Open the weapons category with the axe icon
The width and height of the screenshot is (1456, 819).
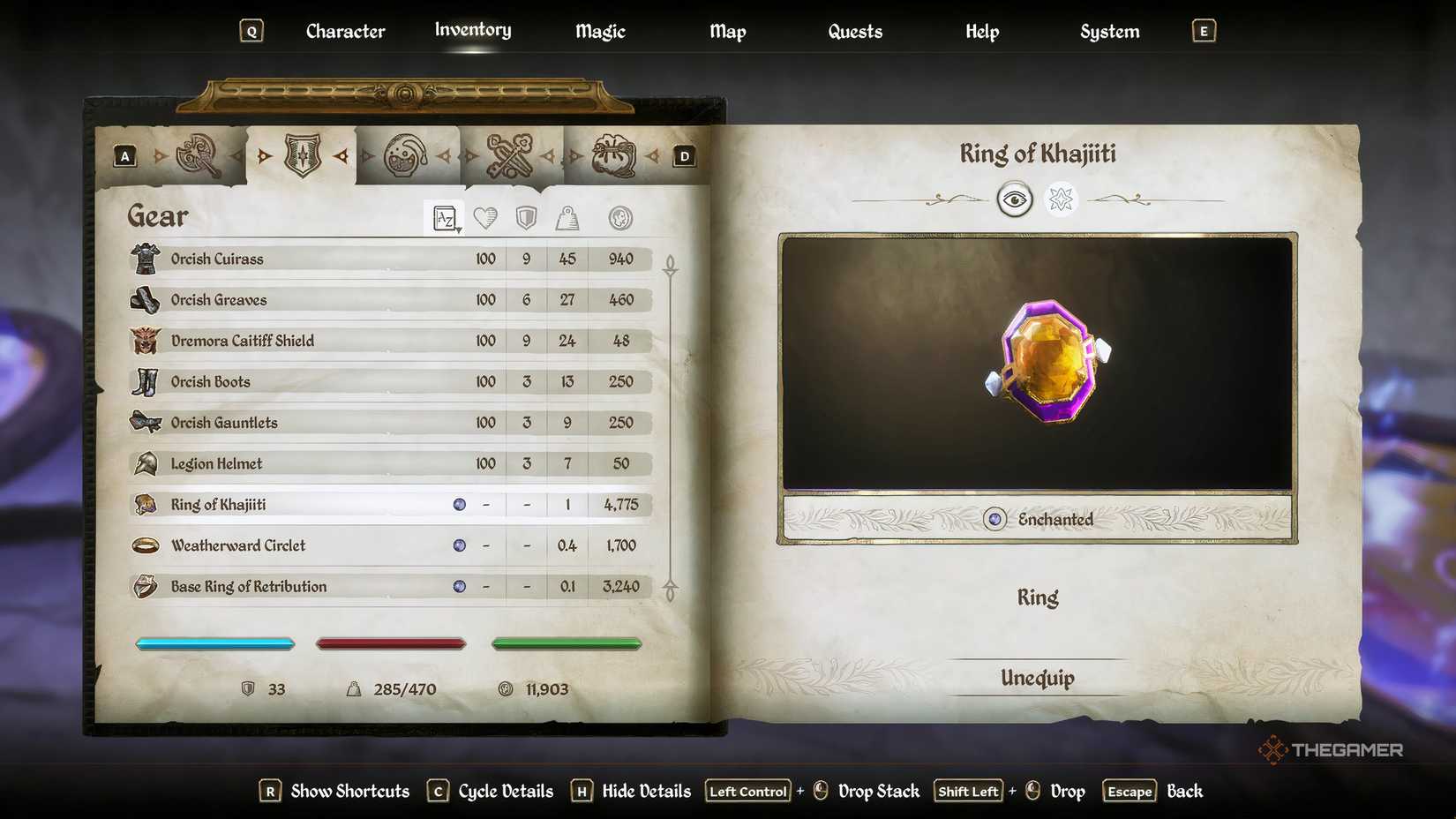tap(199, 154)
